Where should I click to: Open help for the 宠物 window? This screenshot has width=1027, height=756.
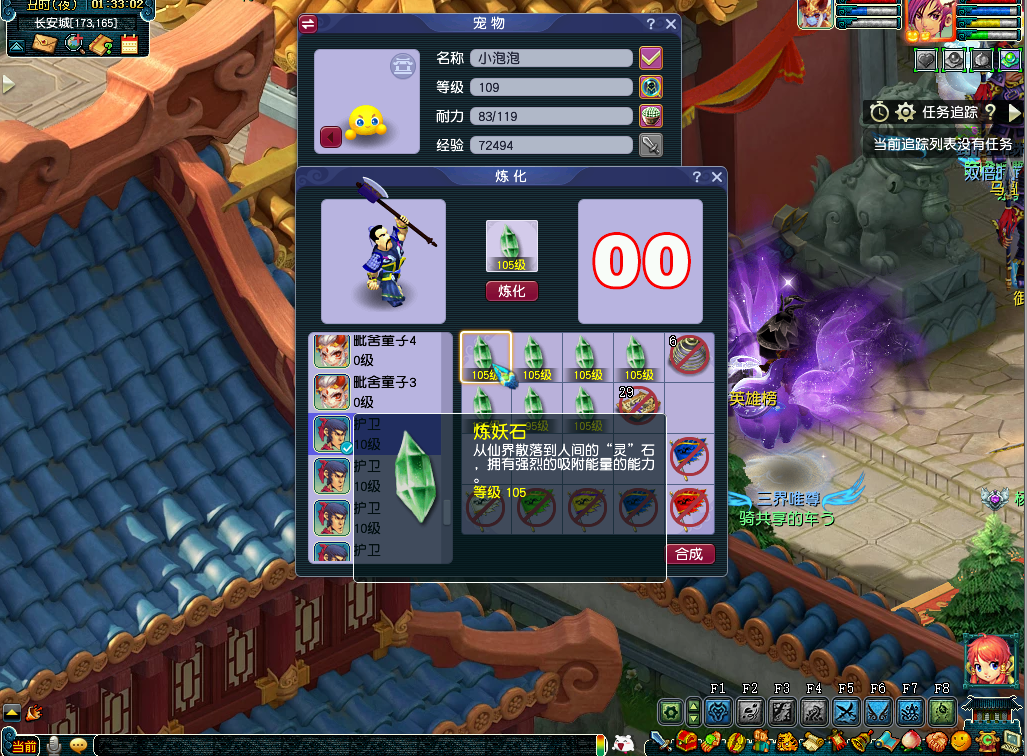click(x=650, y=24)
